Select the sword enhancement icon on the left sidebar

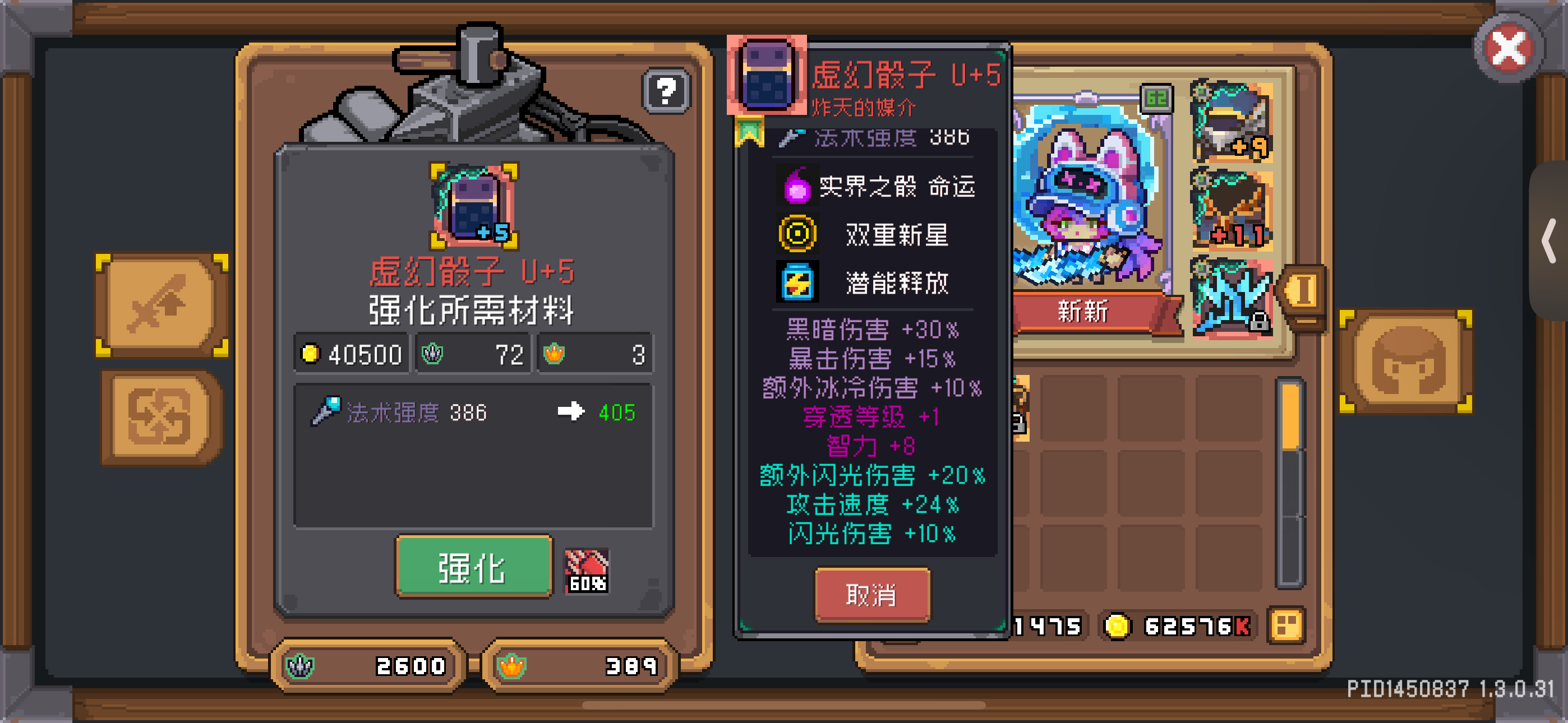157,303
